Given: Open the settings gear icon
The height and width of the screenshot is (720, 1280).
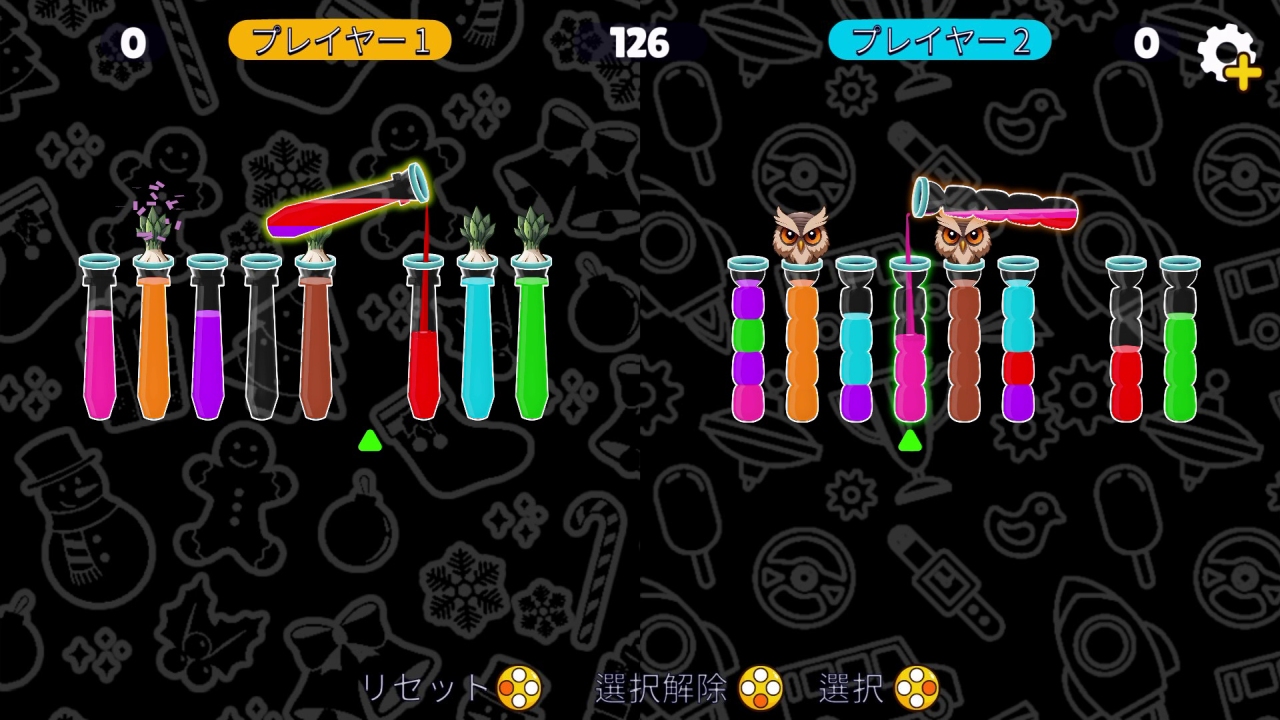Looking at the screenshot, I should [1225, 45].
